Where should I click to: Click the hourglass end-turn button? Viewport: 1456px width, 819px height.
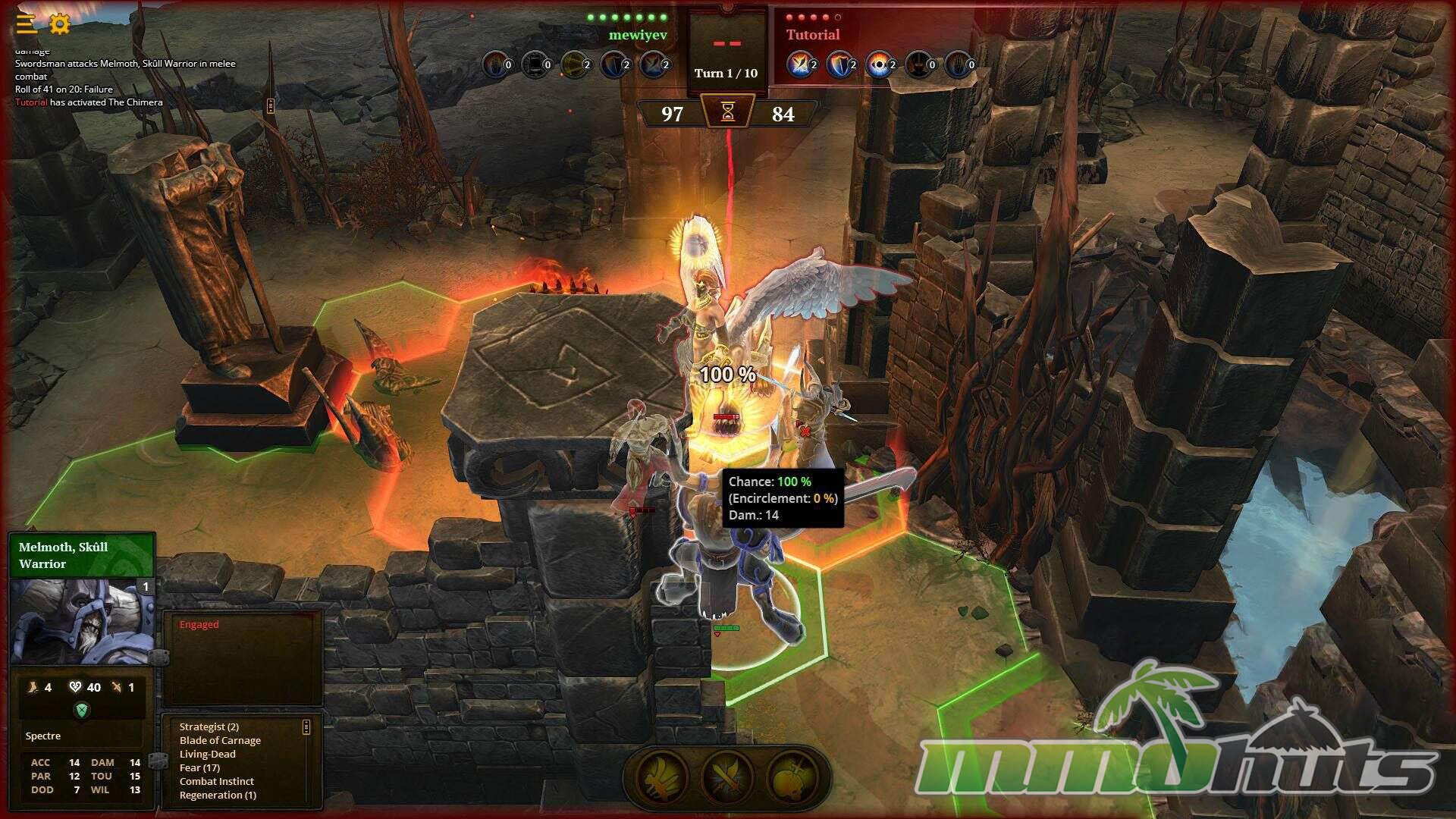click(728, 113)
